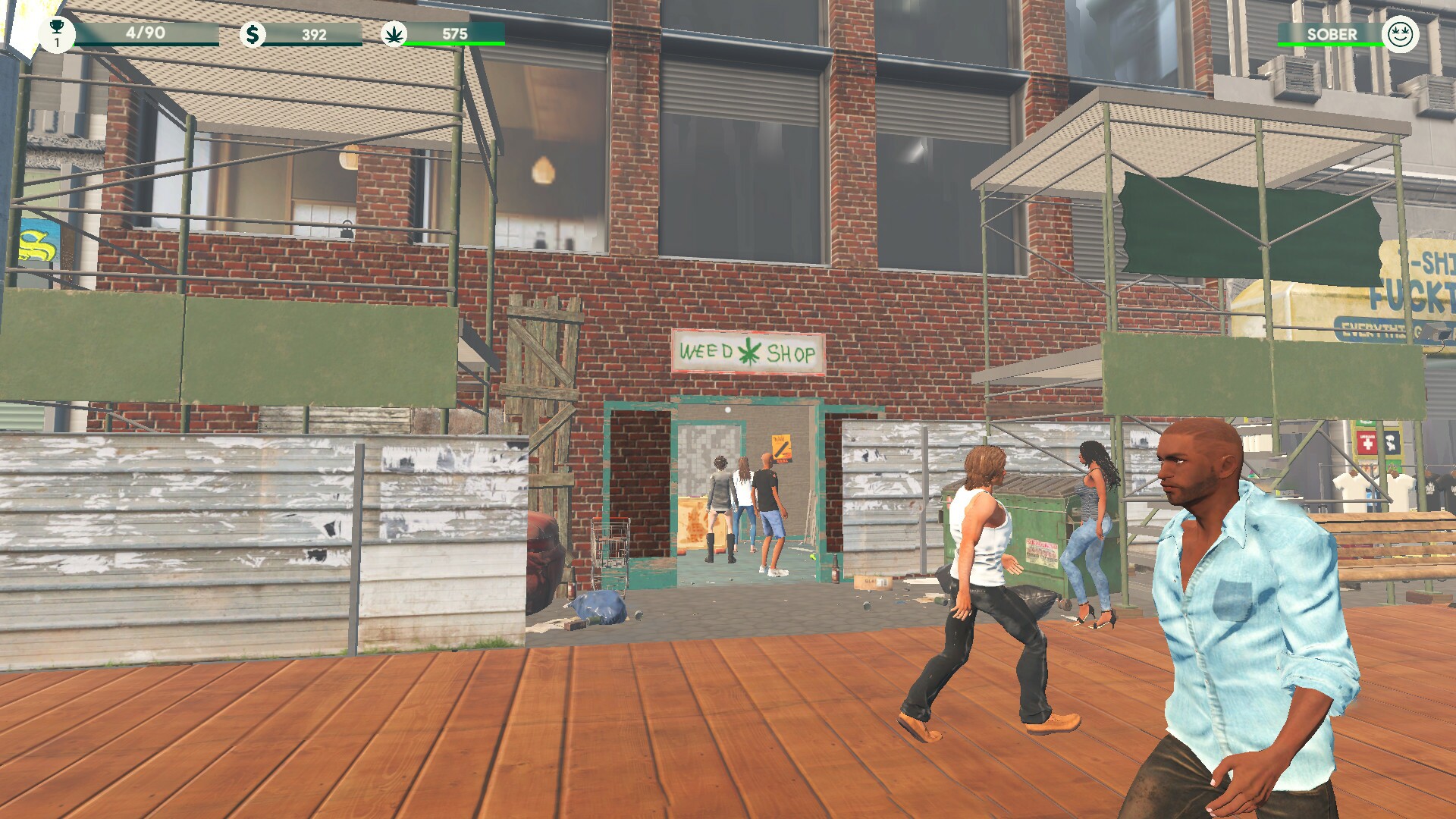
Task: Click the 575 weed amount display
Action: tap(457, 33)
